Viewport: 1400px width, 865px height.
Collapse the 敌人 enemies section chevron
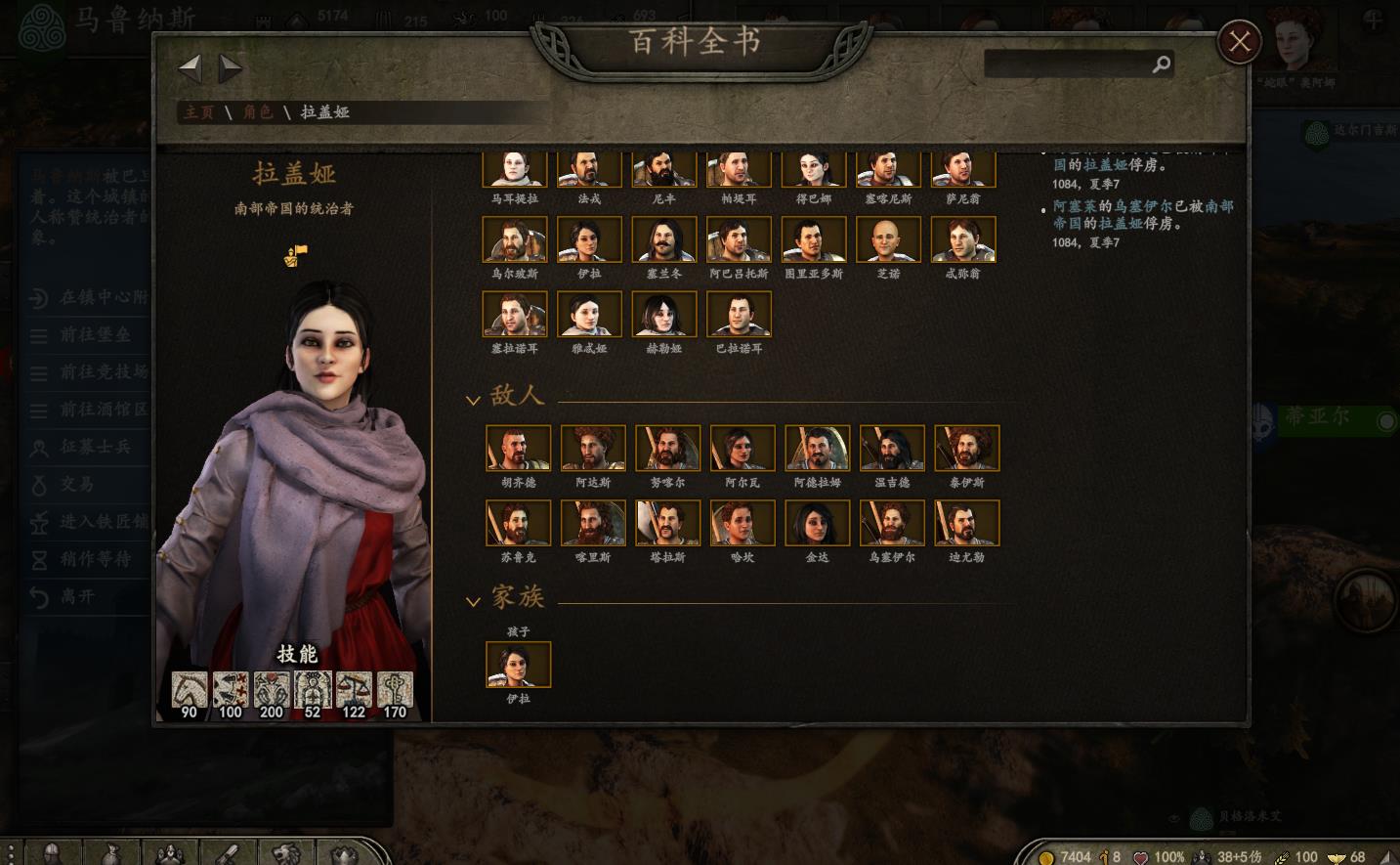pos(473,400)
